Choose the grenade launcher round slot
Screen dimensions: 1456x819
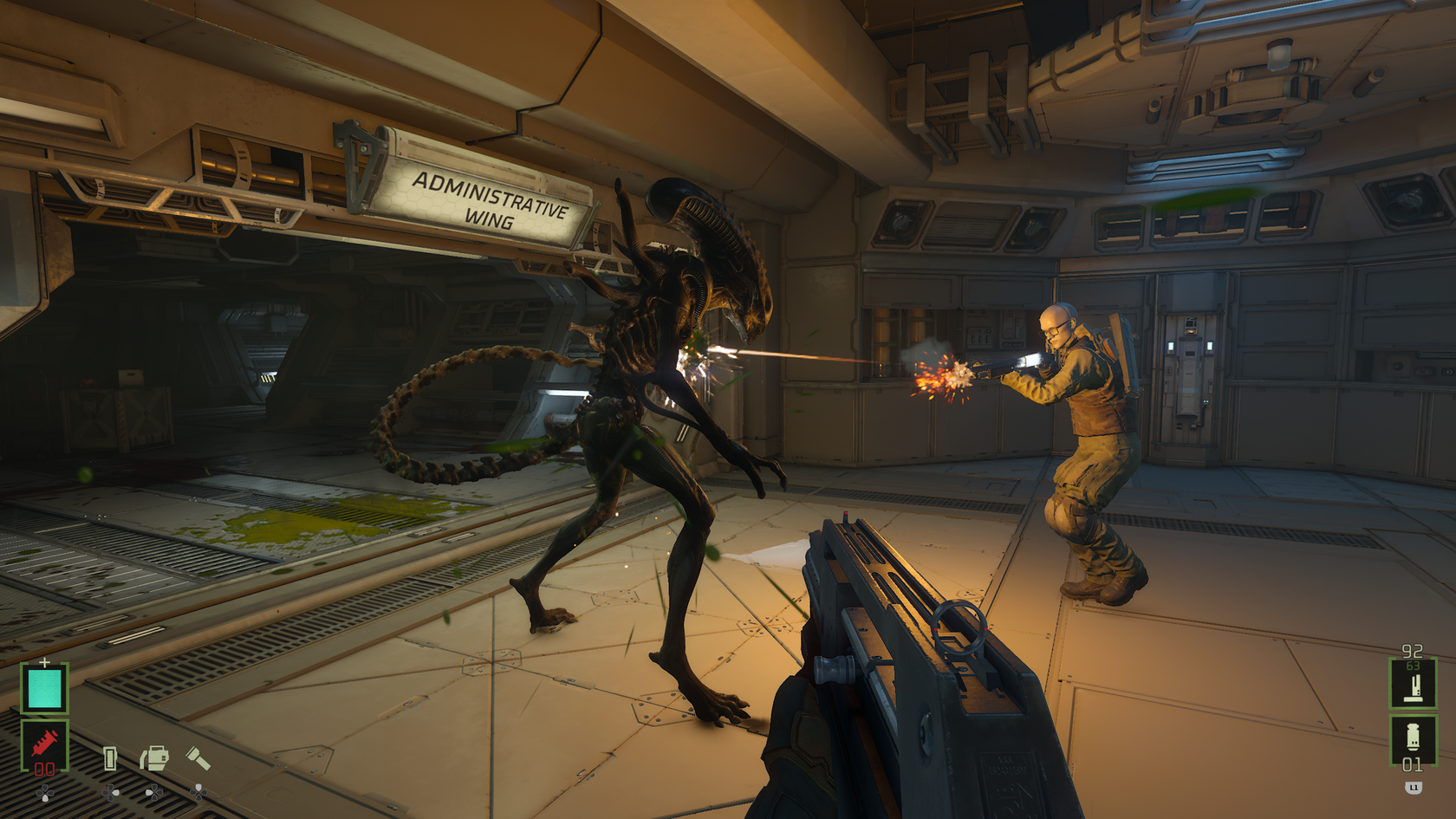tap(1414, 738)
